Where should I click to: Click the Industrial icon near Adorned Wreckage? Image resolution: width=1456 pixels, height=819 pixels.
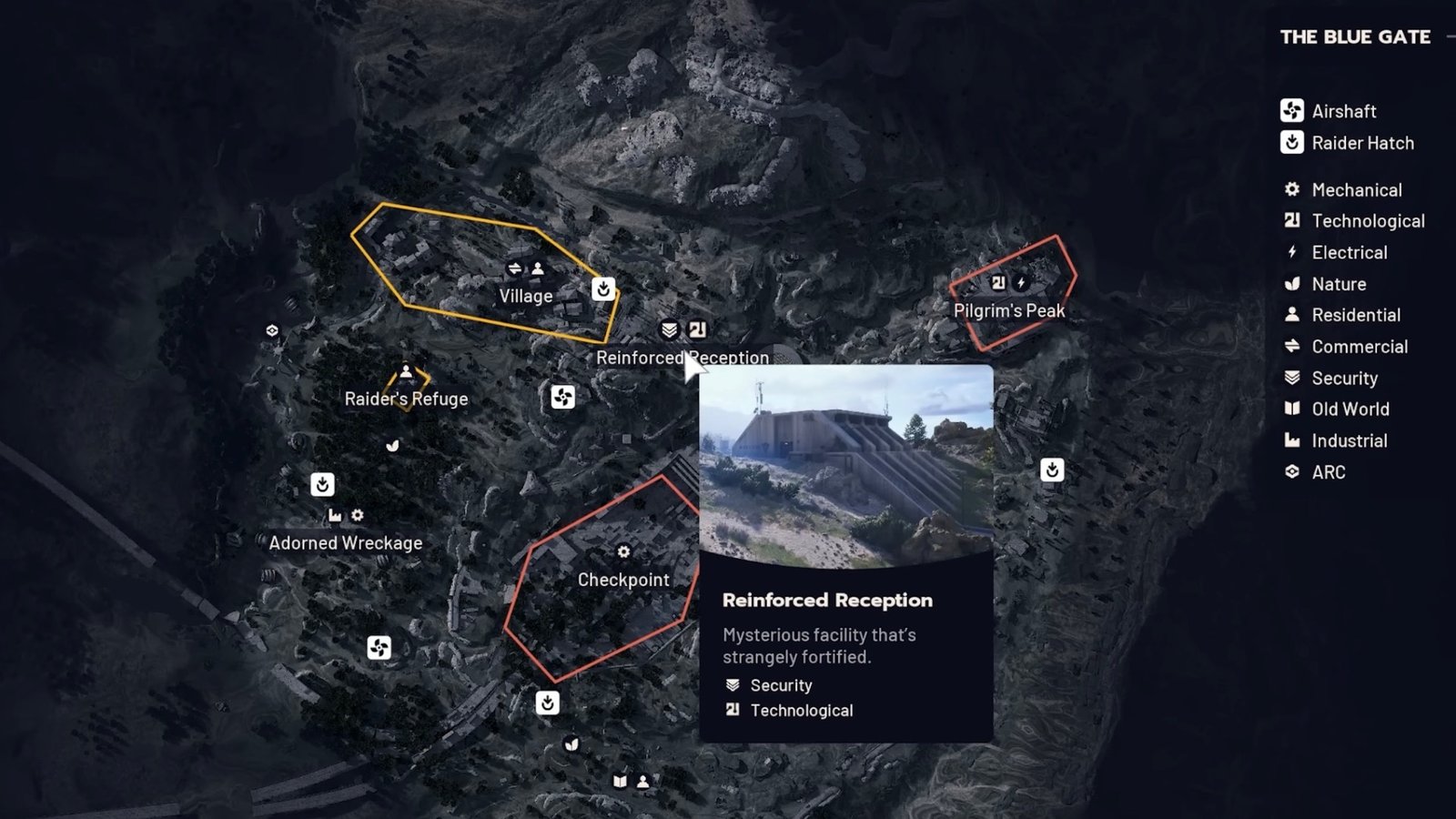335,516
